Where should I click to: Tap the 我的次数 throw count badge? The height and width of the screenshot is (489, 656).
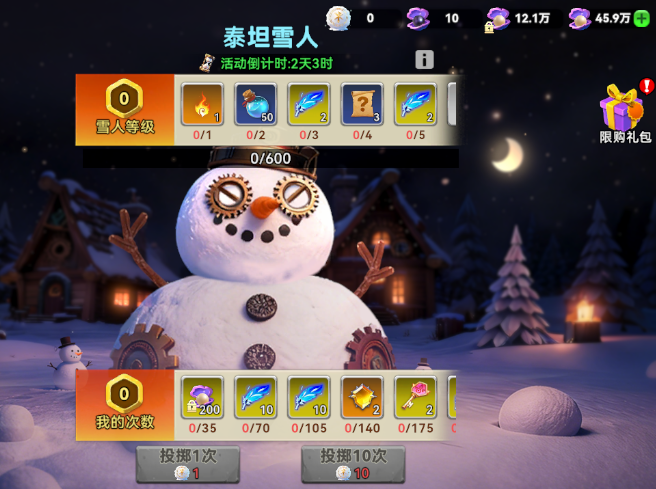click(x=124, y=403)
